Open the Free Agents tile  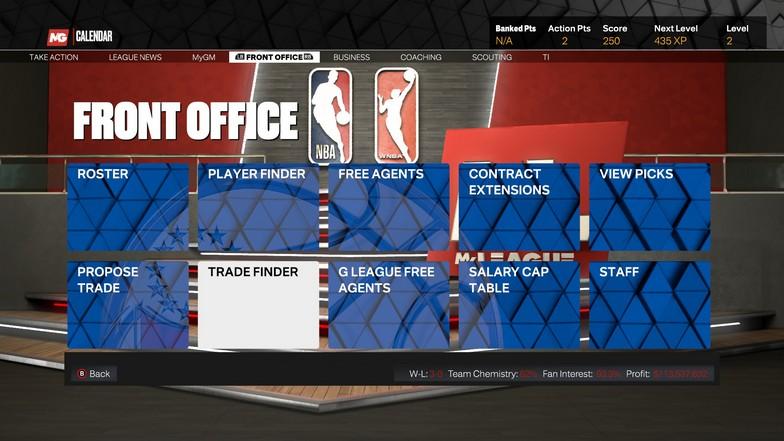(x=389, y=207)
